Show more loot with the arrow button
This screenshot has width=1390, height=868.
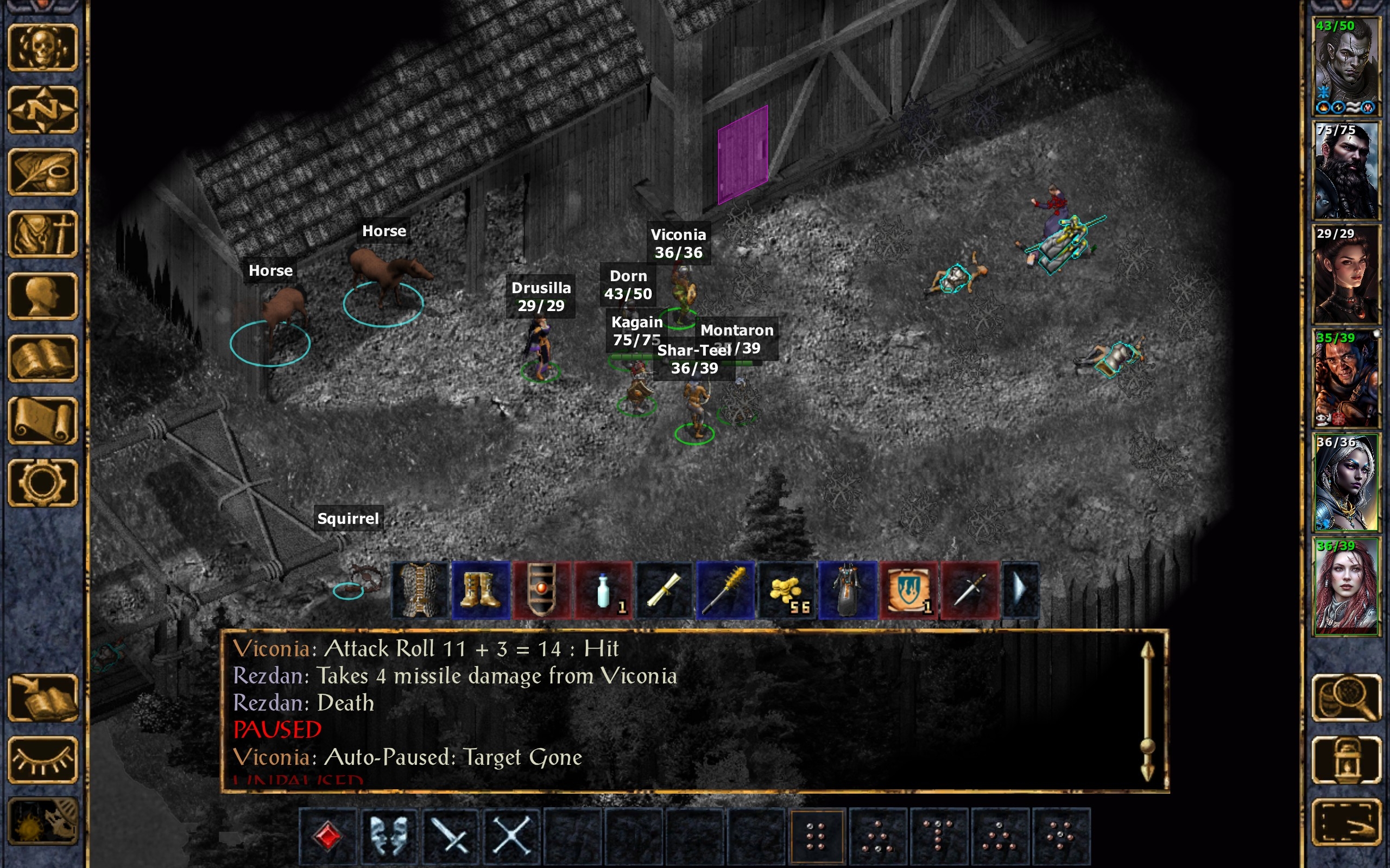[1020, 590]
